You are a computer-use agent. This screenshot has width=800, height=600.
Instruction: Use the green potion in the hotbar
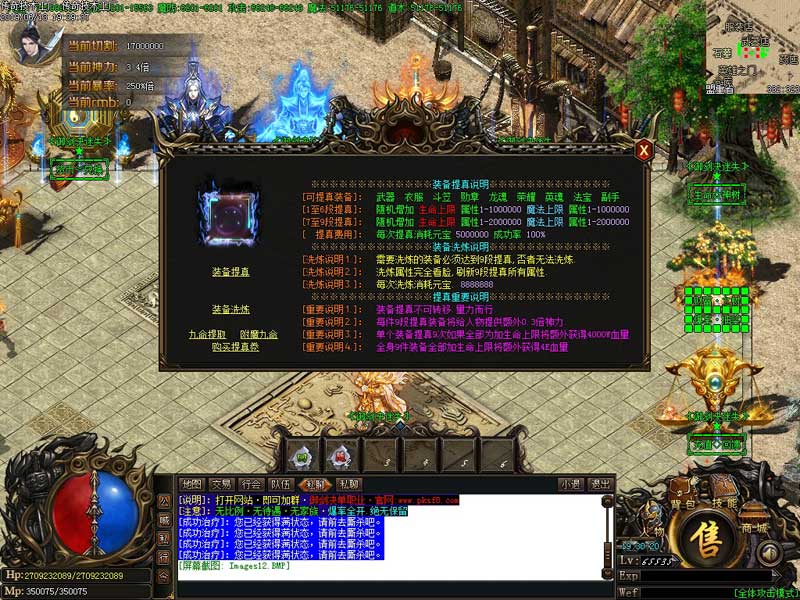pyautogui.click(x=302, y=456)
